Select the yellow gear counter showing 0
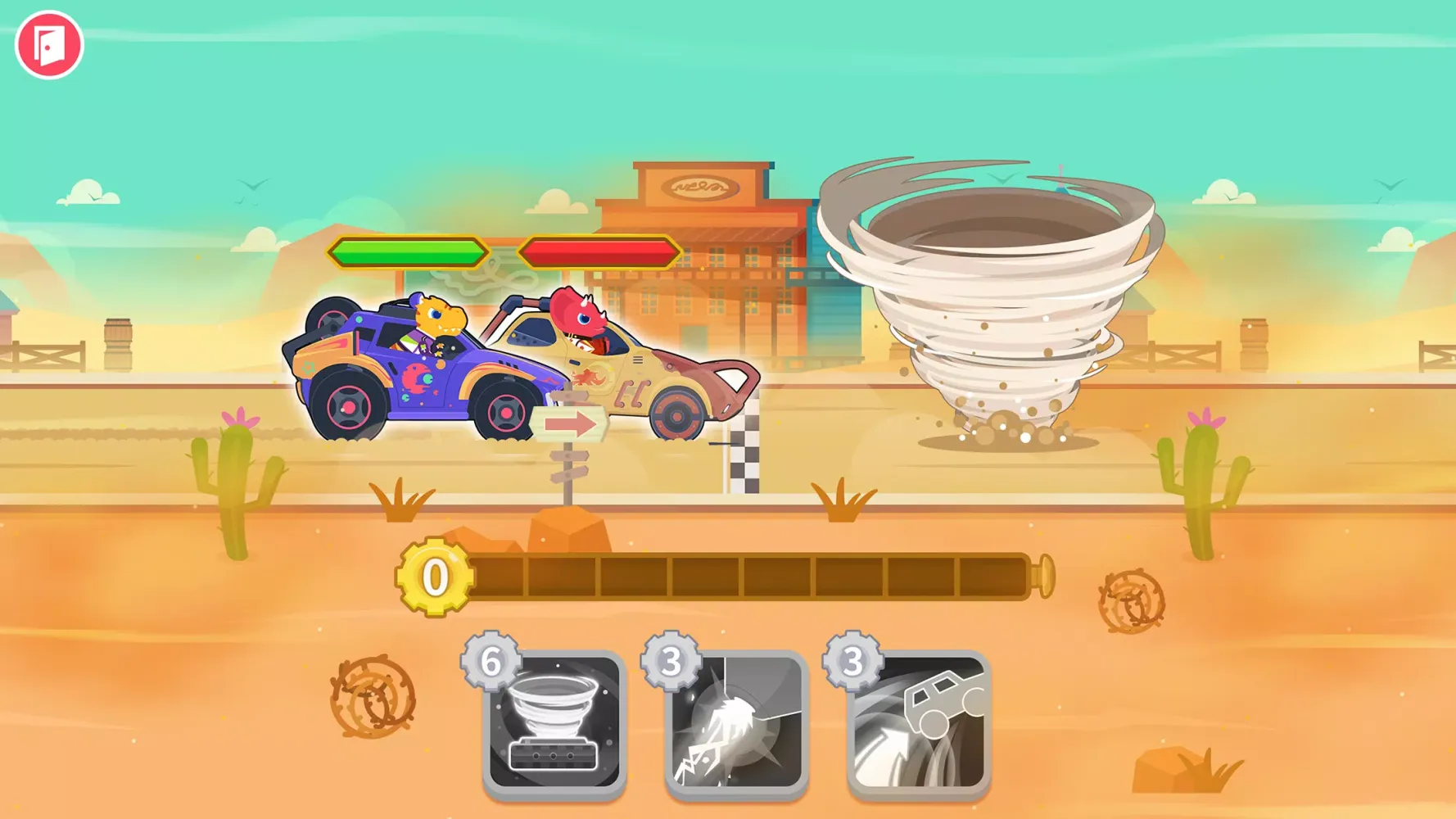The width and height of the screenshot is (1456, 819). point(434,575)
